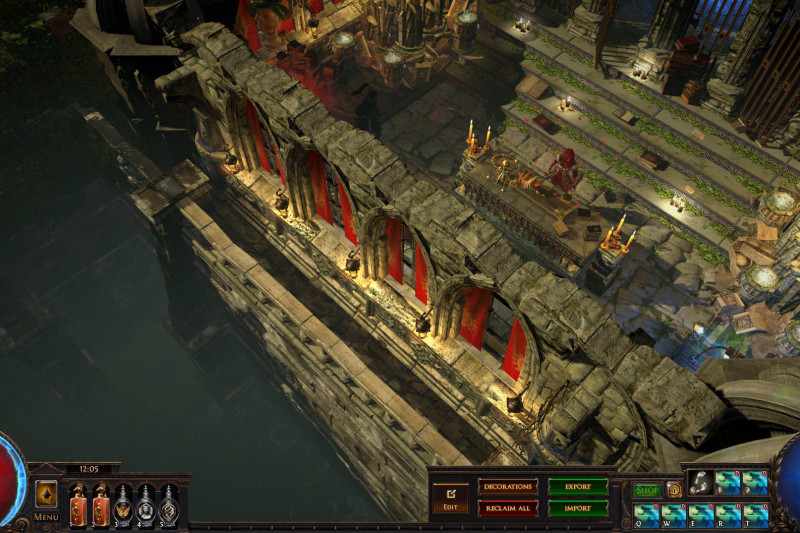Use the flask in slot 4
The width and height of the screenshot is (800, 533).
pyautogui.click(x=146, y=505)
